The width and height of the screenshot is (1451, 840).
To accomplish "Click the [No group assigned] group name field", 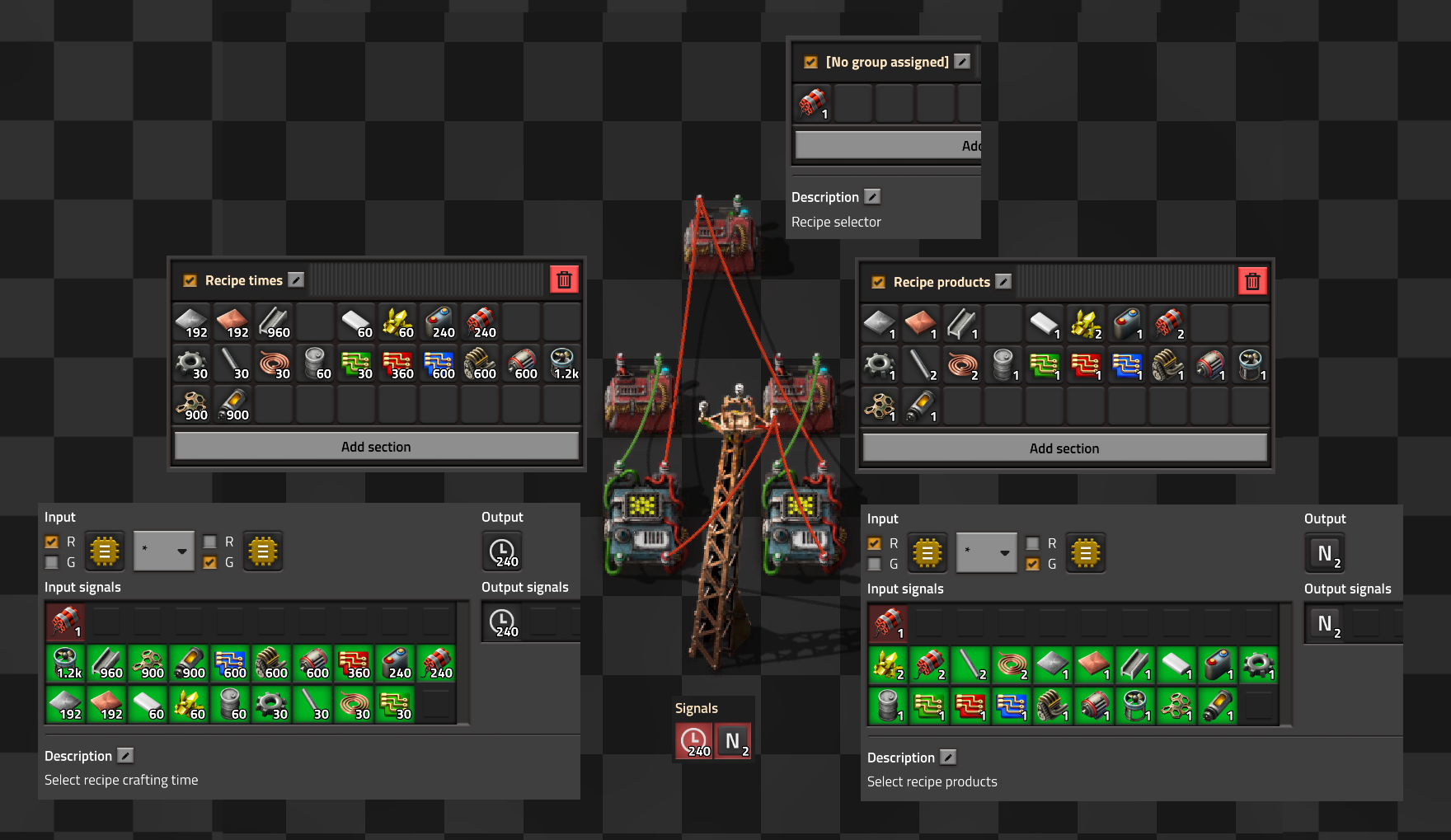I will [x=887, y=61].
